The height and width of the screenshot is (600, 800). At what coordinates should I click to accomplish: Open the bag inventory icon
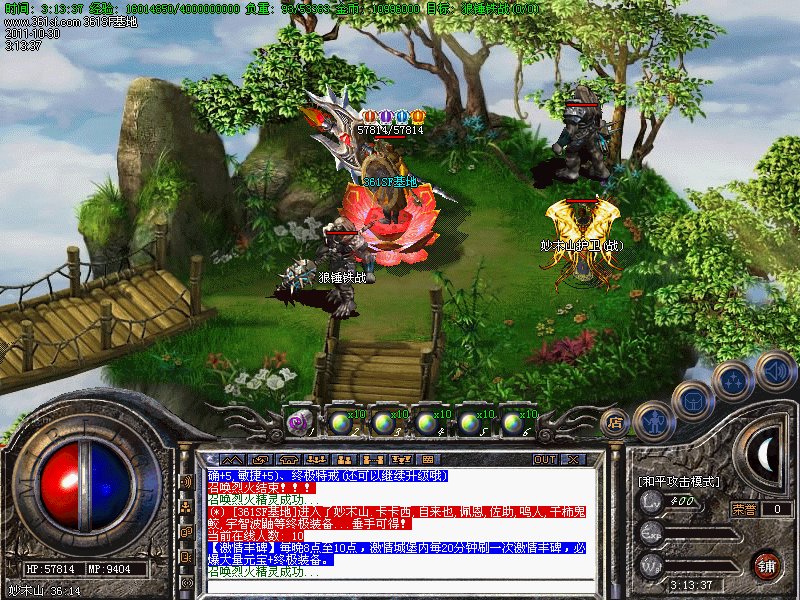point(693,401)
